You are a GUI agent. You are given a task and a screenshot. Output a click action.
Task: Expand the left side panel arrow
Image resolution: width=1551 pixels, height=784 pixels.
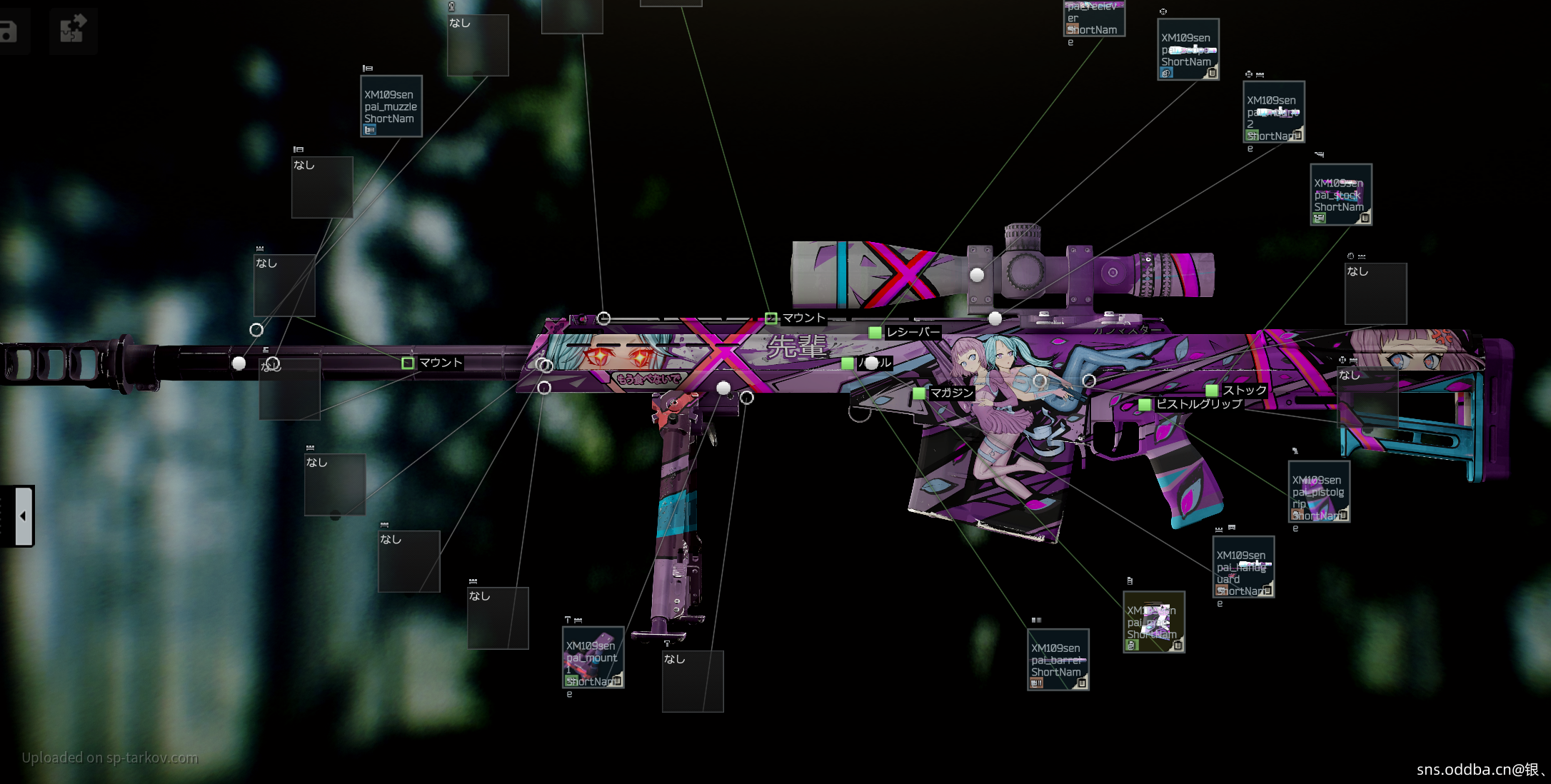coord(23,516)
